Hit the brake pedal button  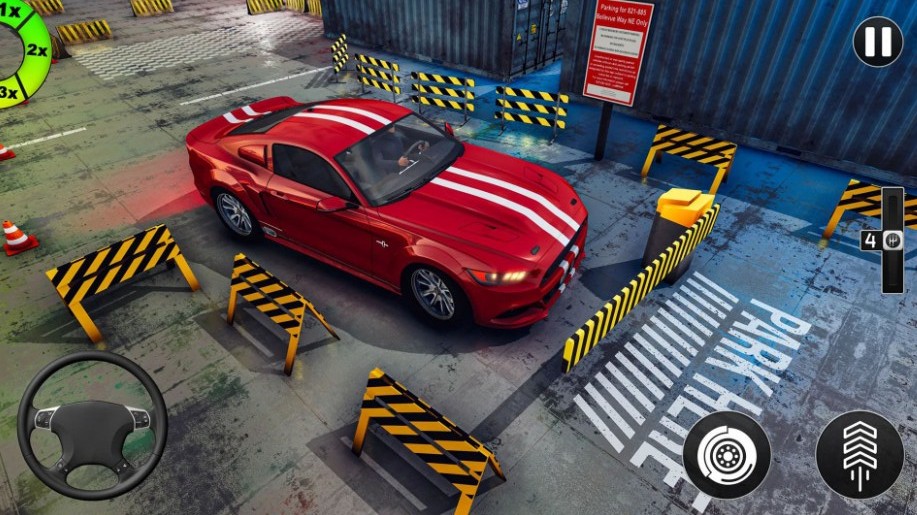pos(727,454)
